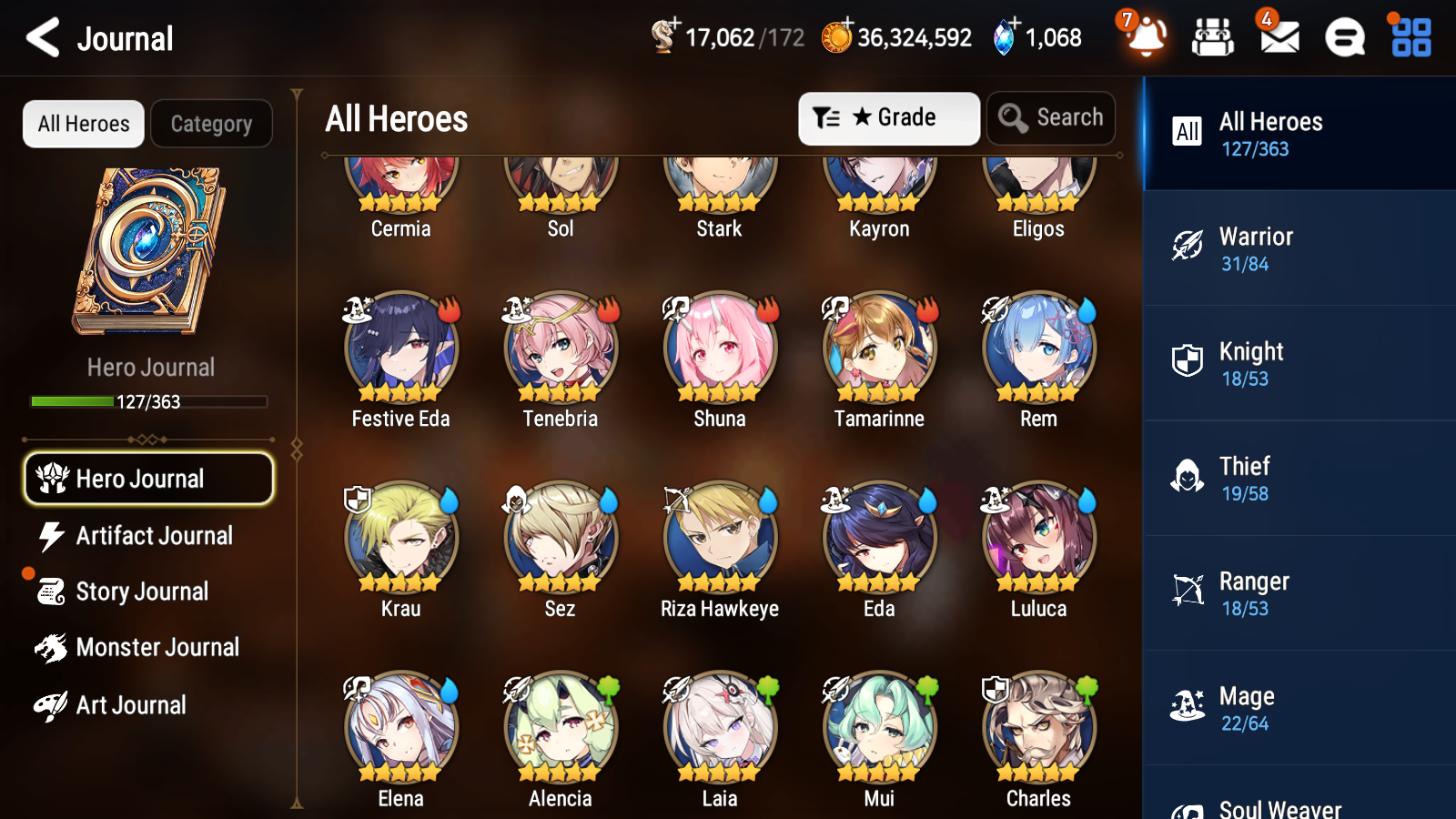Click the back arrow to leave Journal
Viewport: 1456px width, 819px height.
[40, 36]
